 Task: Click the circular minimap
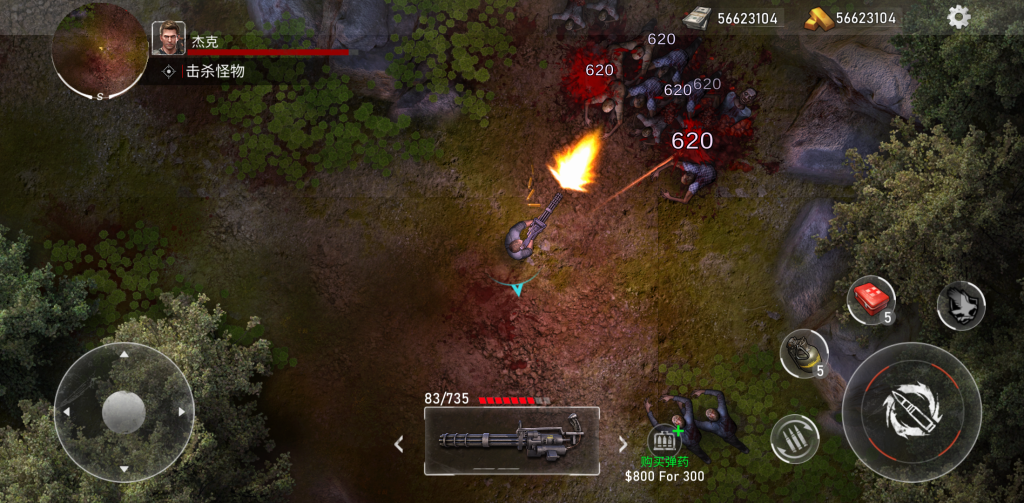[x=100, y=50]
